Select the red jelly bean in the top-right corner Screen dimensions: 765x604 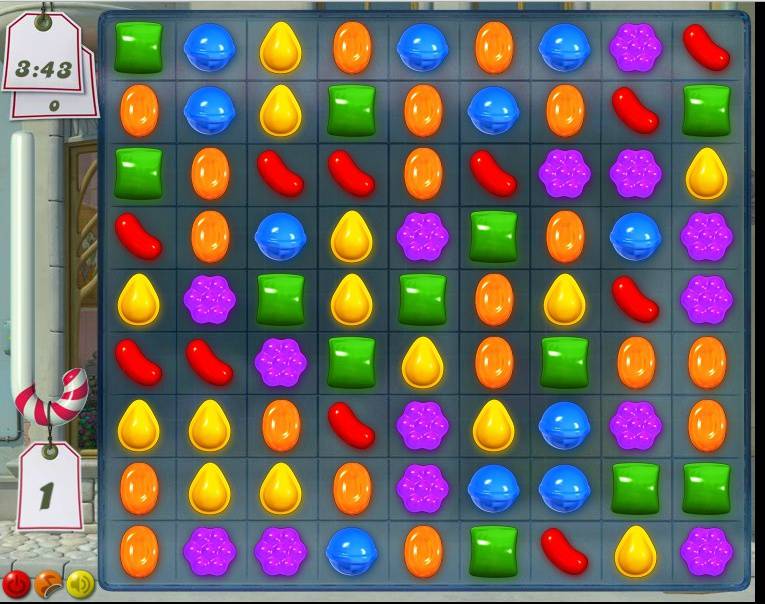click(706, 47)
